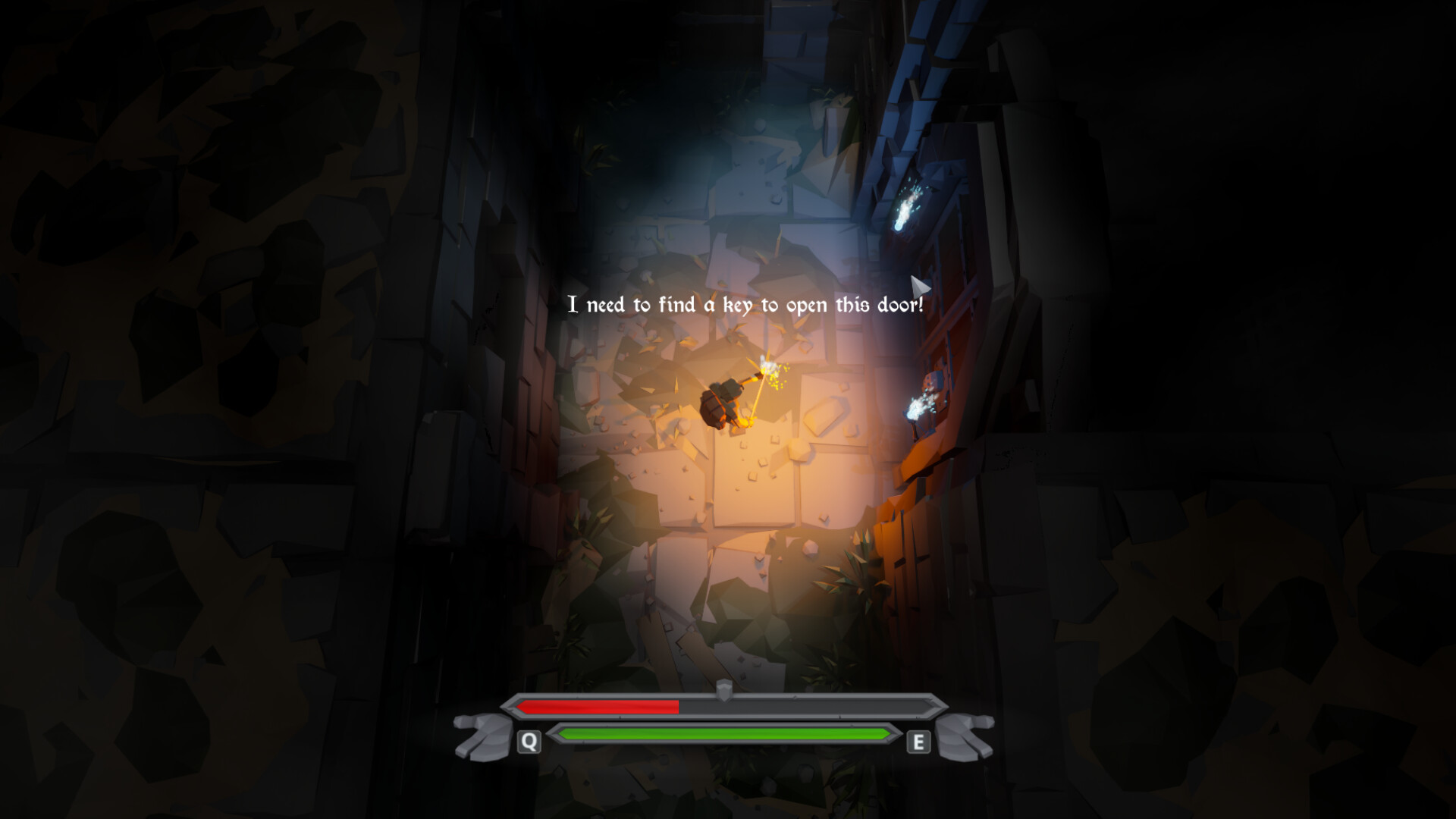This screenshot has height=819, width=1456.
Task: Click the red health bar
Action: pos(599,708)
